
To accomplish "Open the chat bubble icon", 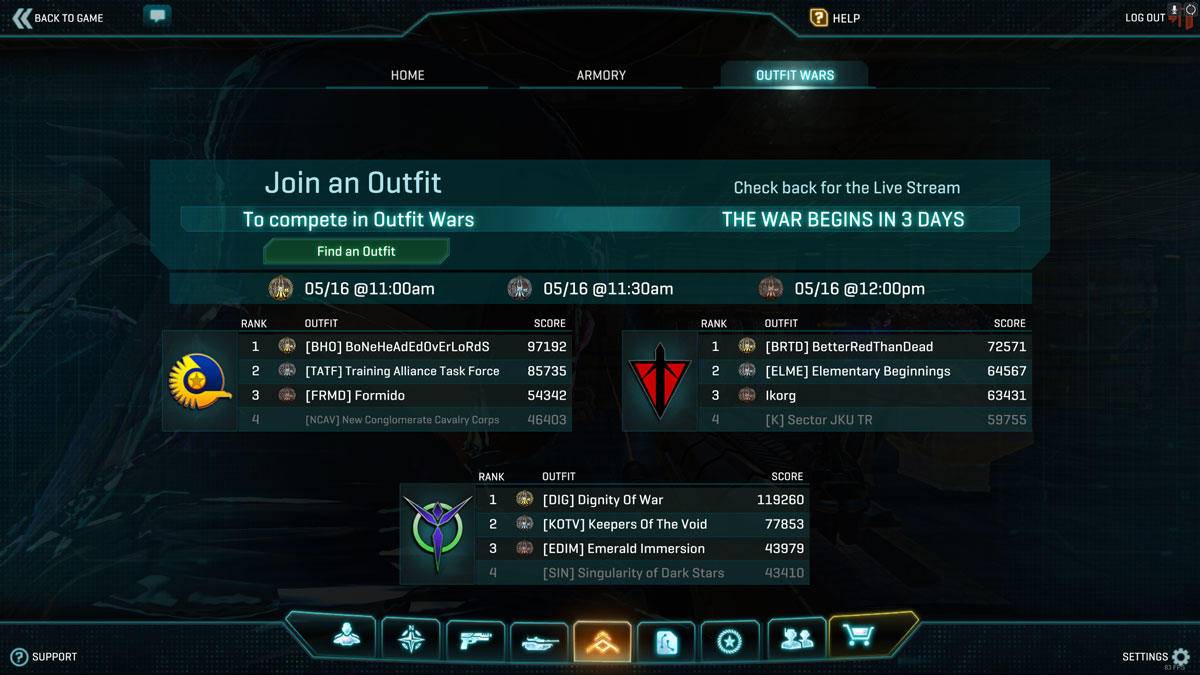I will pyautogui.click(x=157, y=16).
